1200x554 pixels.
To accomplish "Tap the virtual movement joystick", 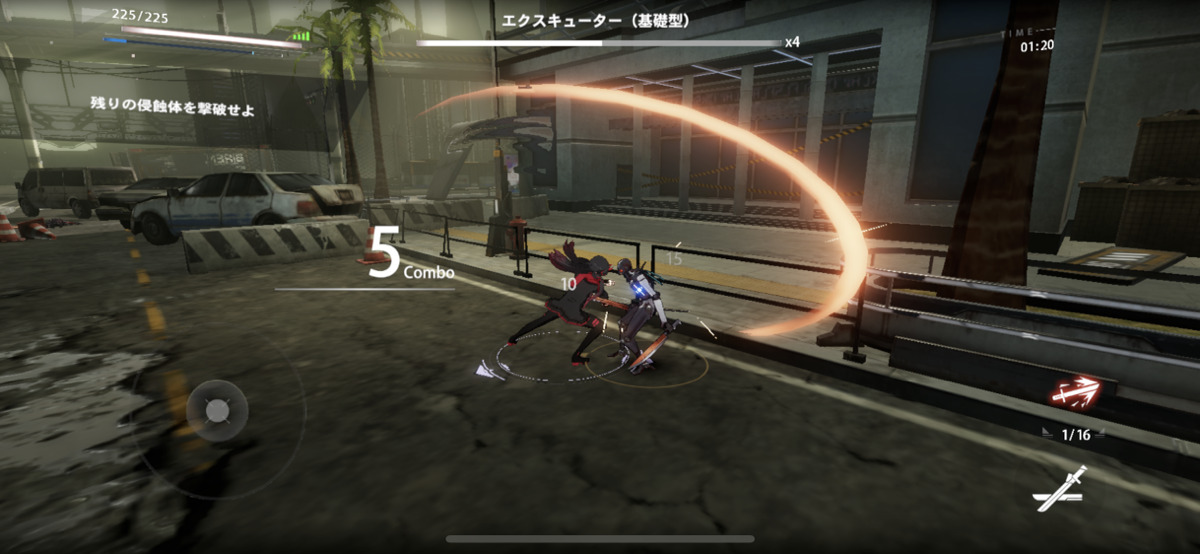I will (x=217, y=410).
